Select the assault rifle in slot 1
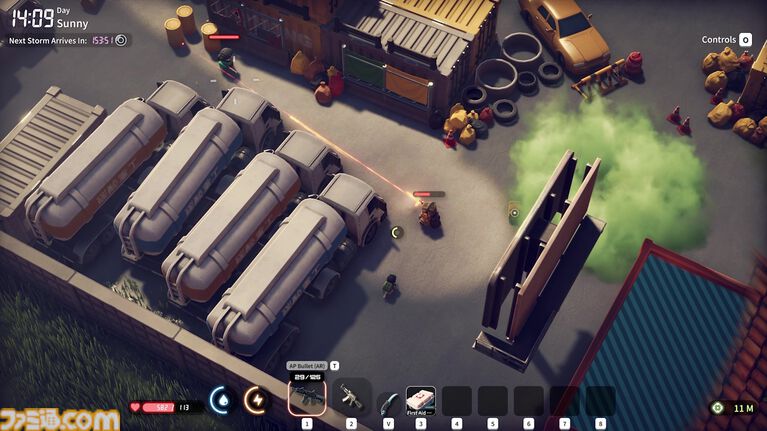 click(x=307, y=397)
